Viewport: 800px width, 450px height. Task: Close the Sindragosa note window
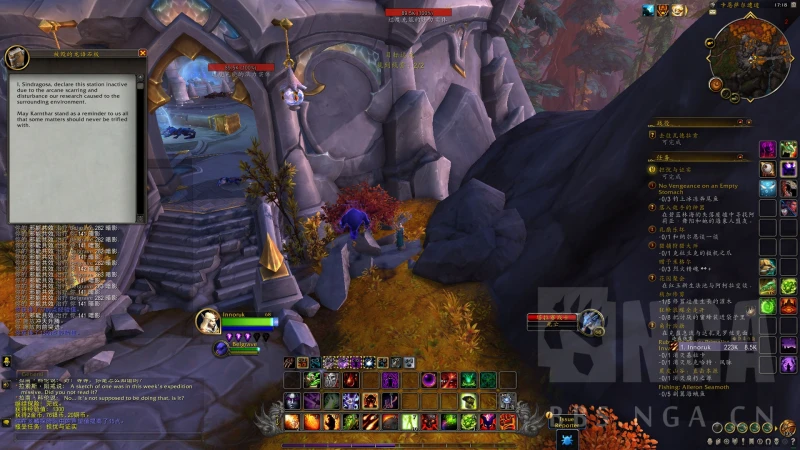click(x=142, y=53)
